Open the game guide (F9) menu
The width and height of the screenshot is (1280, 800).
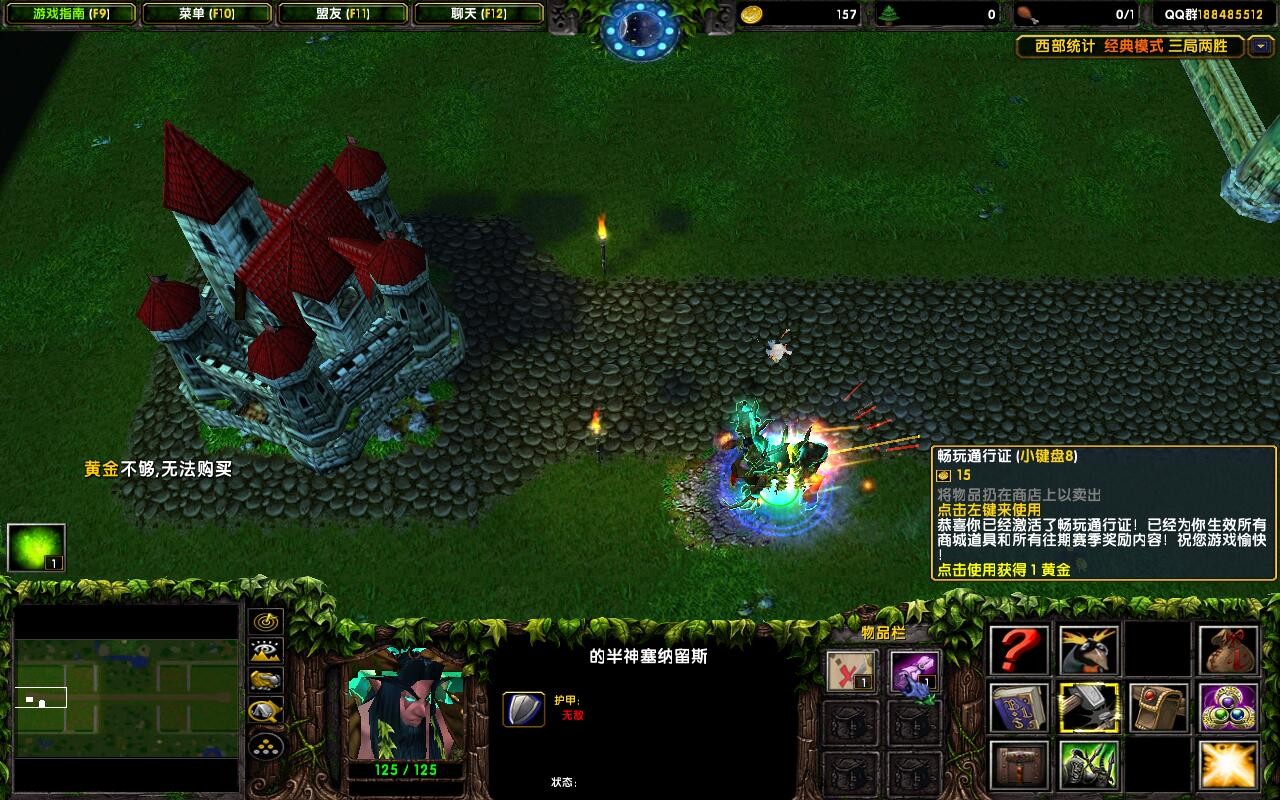point(70,14)
